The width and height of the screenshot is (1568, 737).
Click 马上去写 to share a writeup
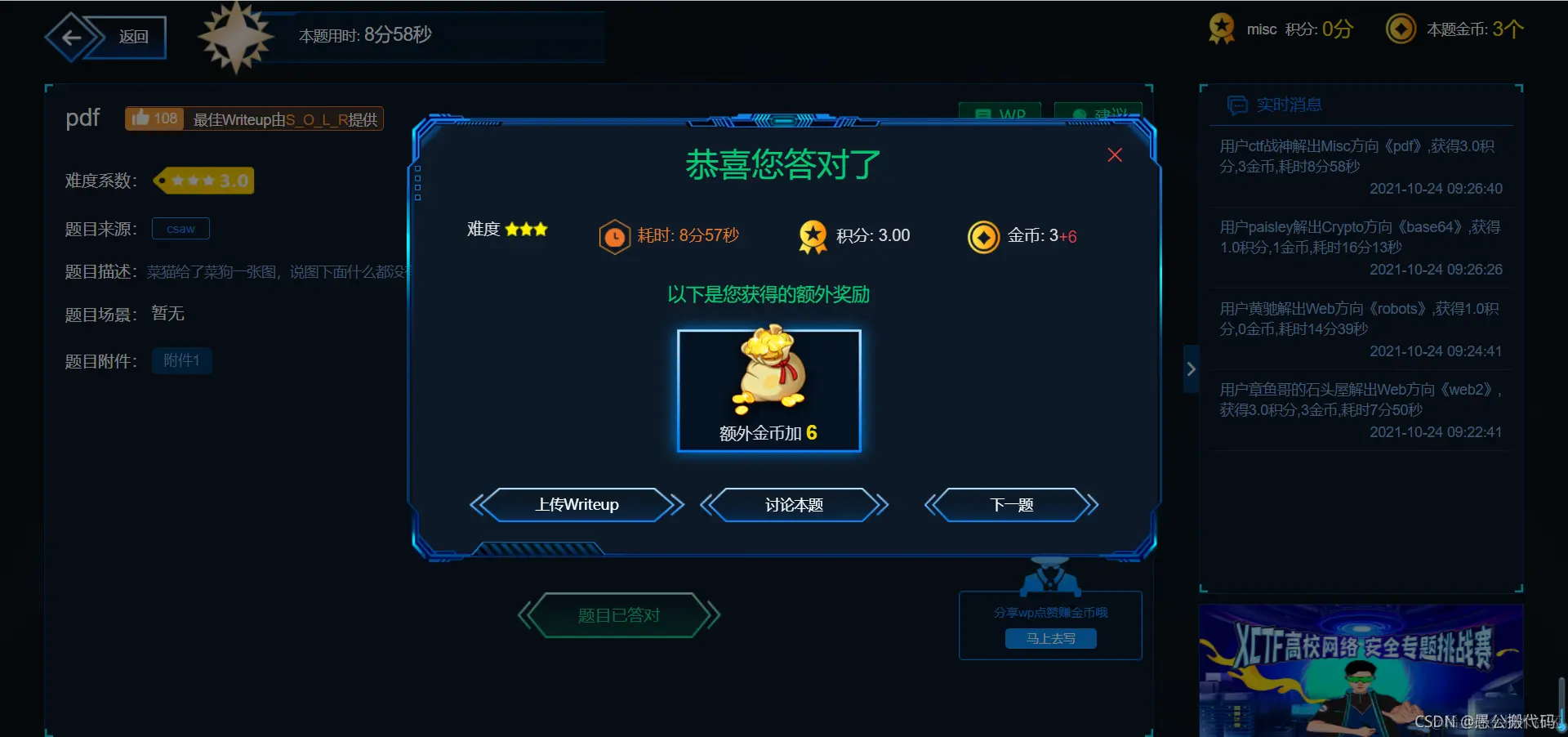point(1050,638)
